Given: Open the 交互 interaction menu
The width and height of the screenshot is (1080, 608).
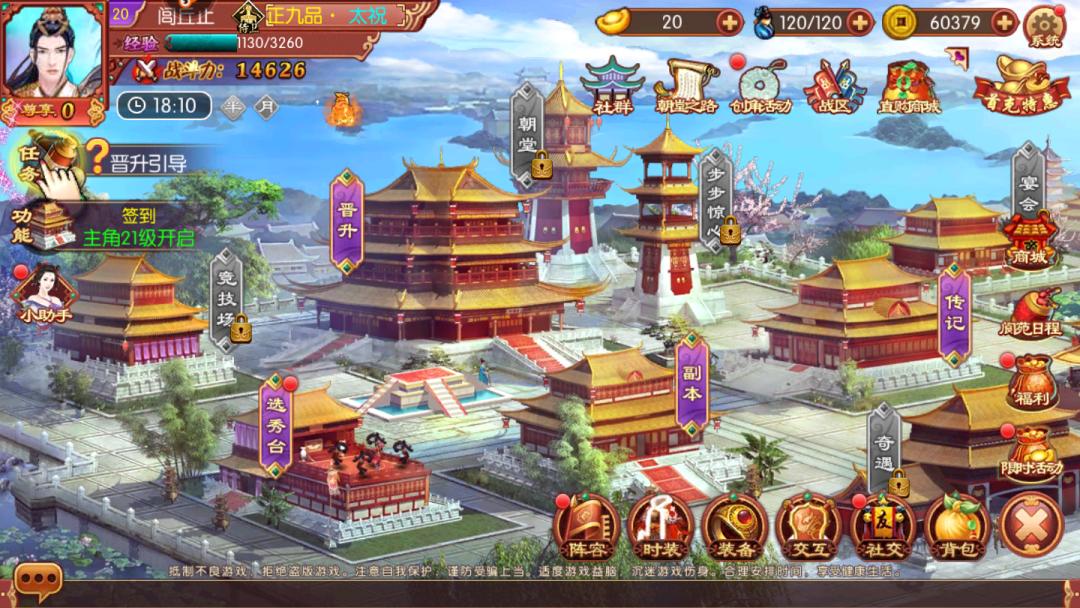Looking at the screenshot, I should point(808,526).
